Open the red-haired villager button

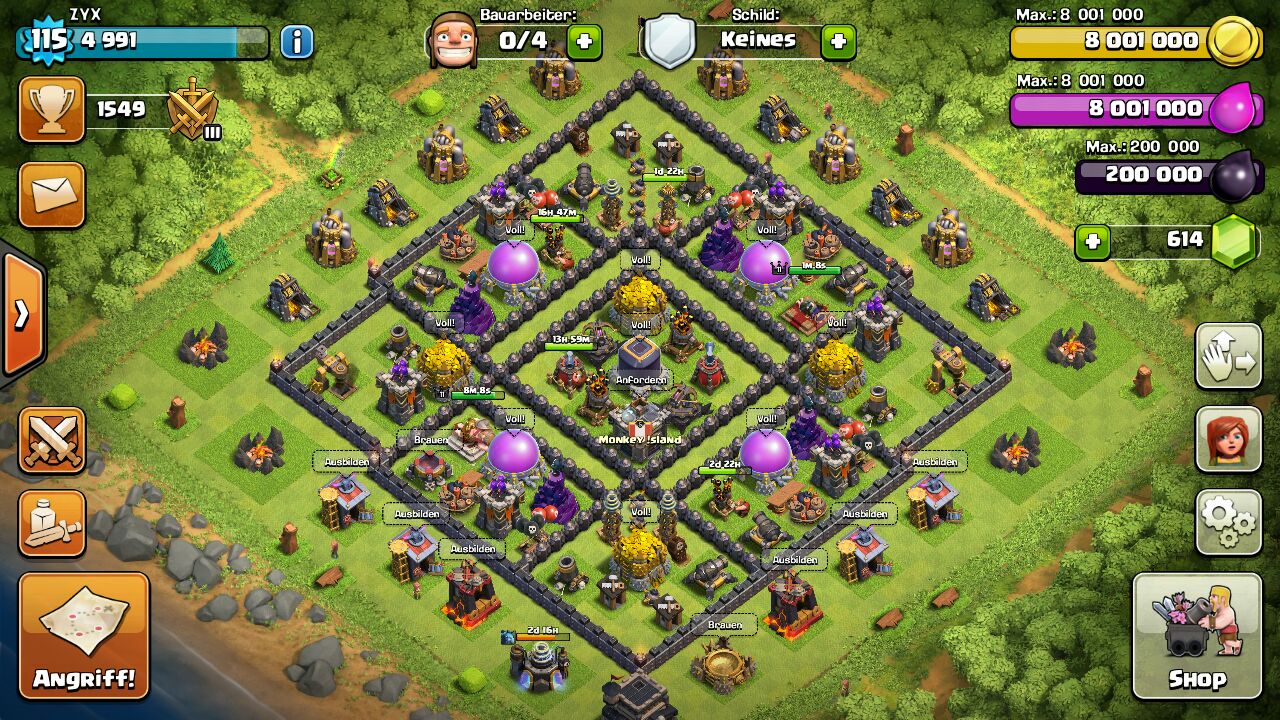point(1228,439)
